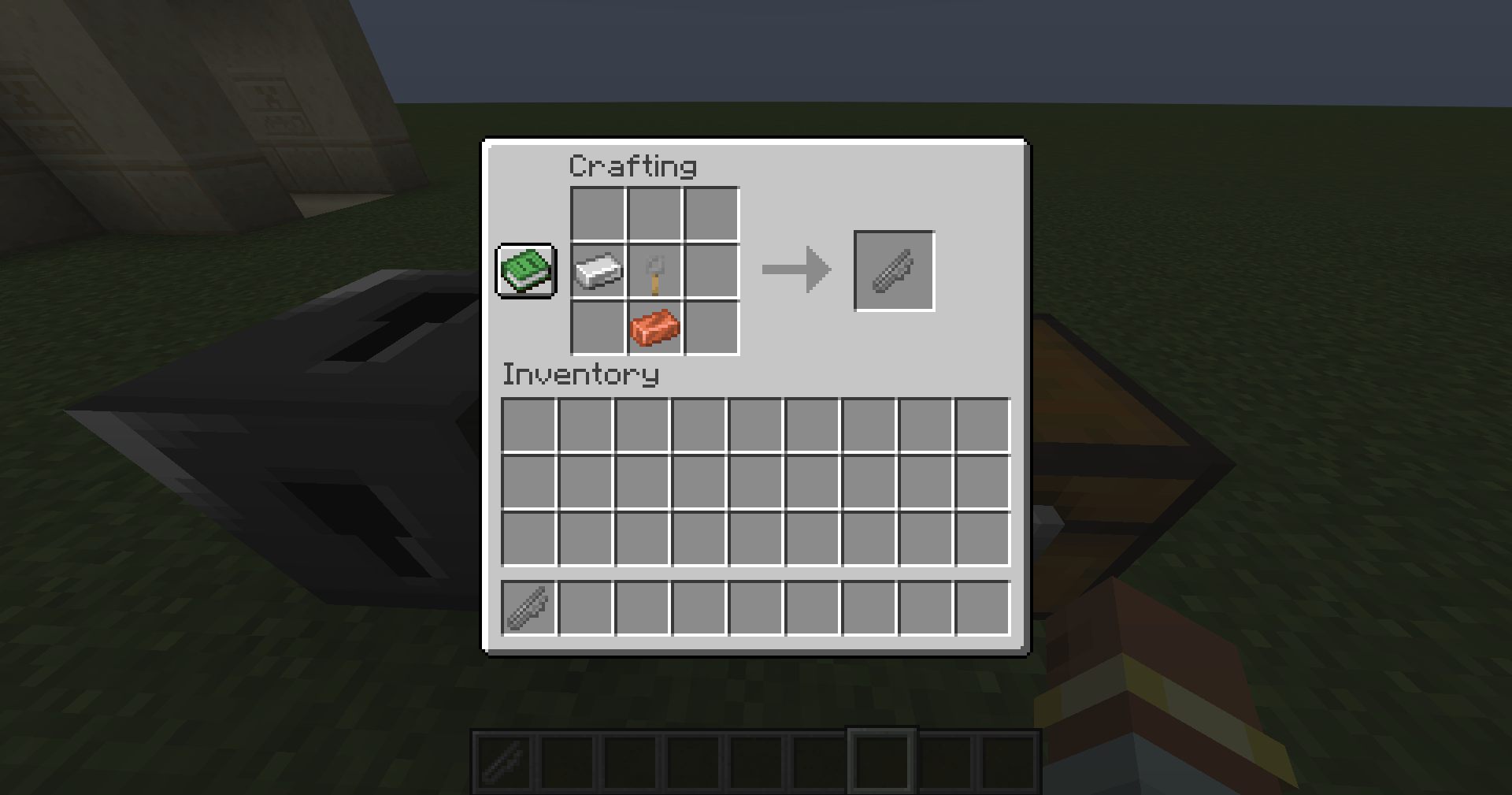Click the empty slot right of the iron ingot
The width and height of the screenshot is (1512, 795).
point(711,271)
